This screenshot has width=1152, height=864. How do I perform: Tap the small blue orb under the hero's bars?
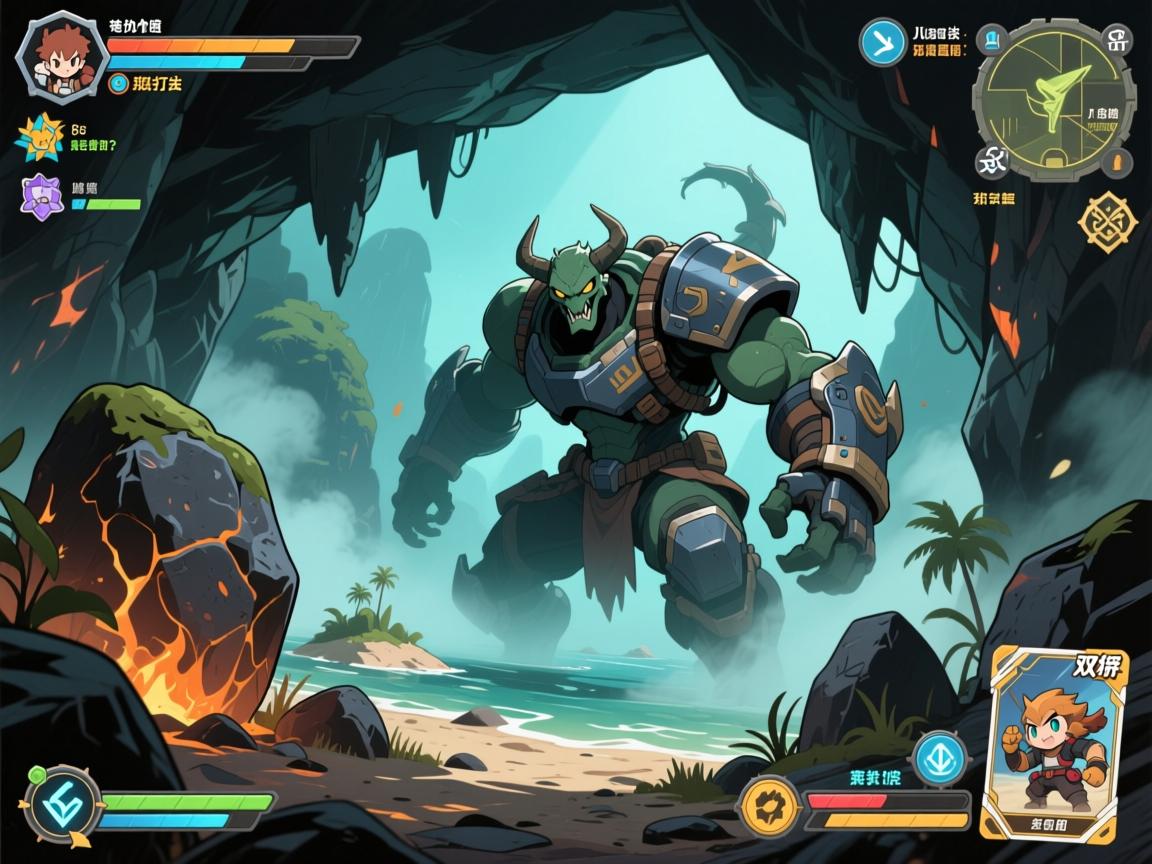click(x=118, y=84)
